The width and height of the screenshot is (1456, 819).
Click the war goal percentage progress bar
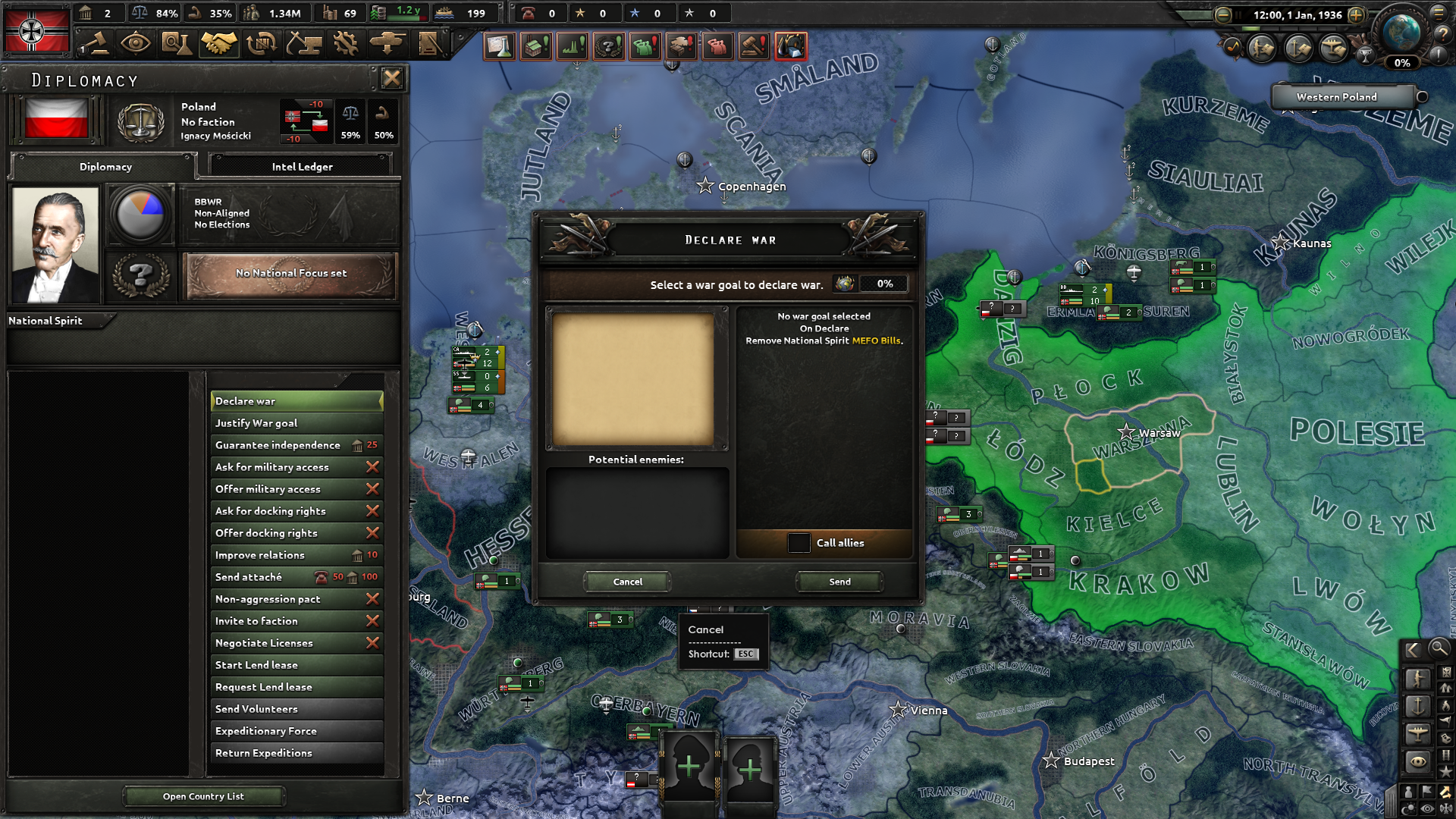coord(882,284)
